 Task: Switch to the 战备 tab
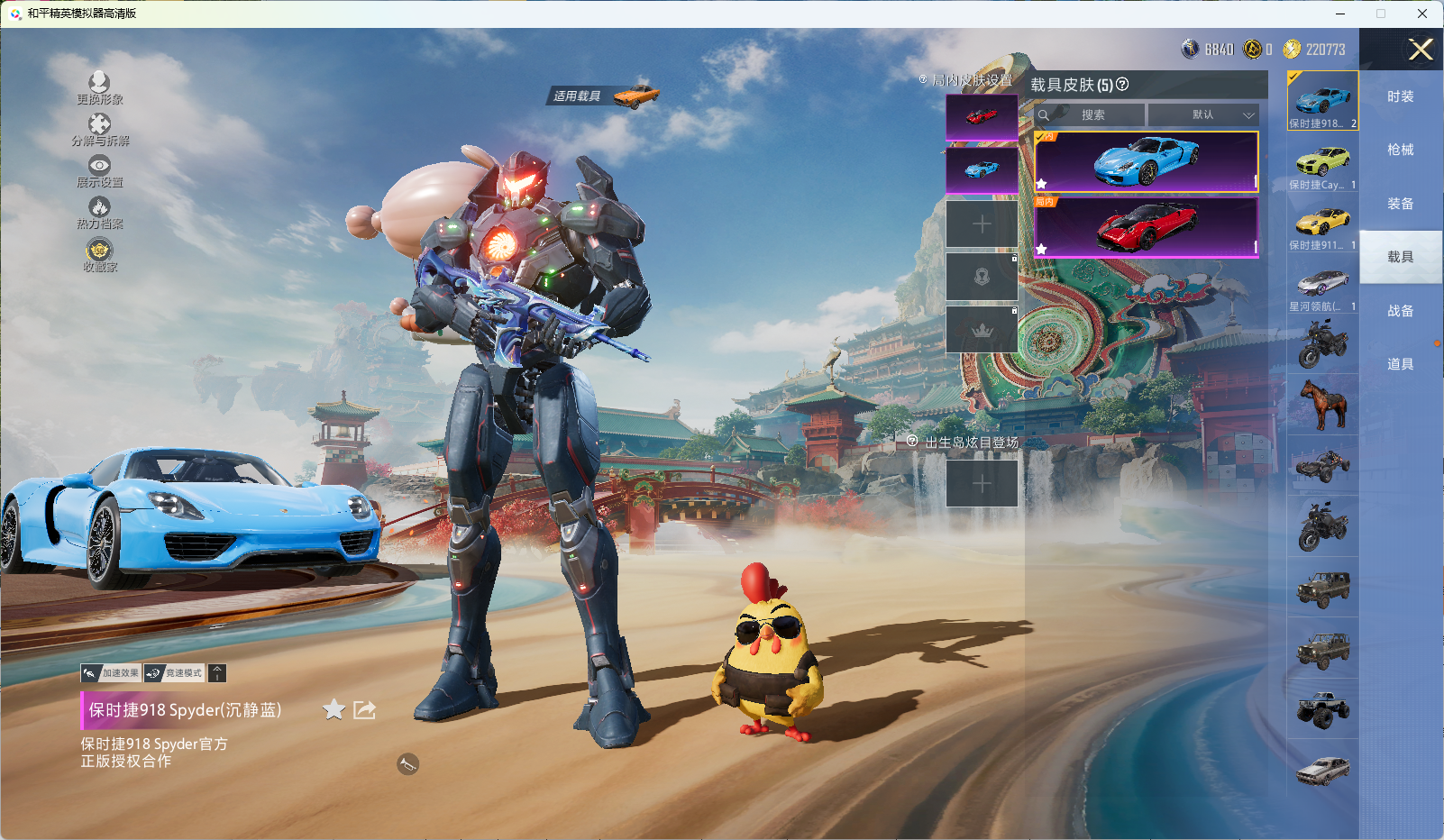[1400, 311]
